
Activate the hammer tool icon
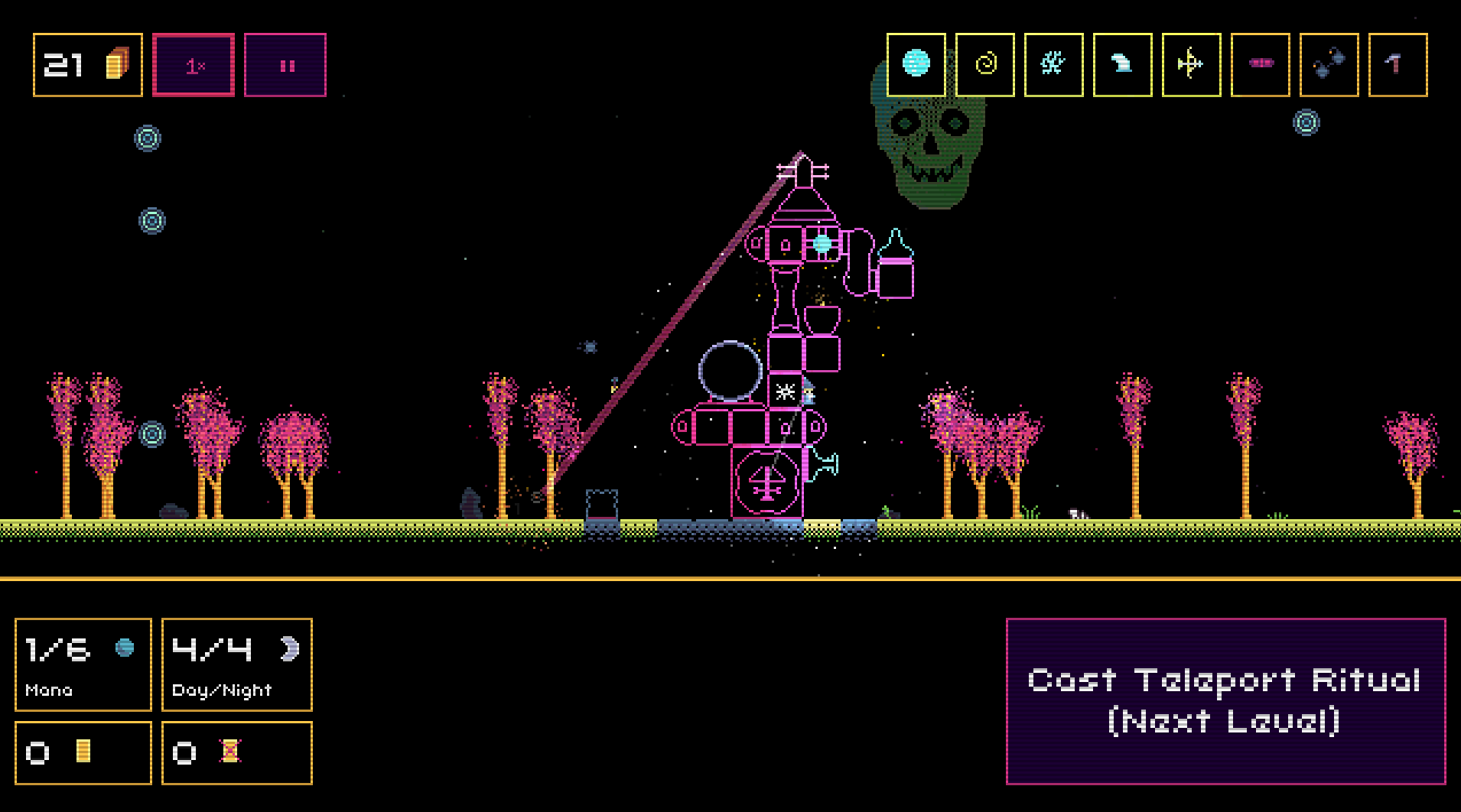[1398, 64]
